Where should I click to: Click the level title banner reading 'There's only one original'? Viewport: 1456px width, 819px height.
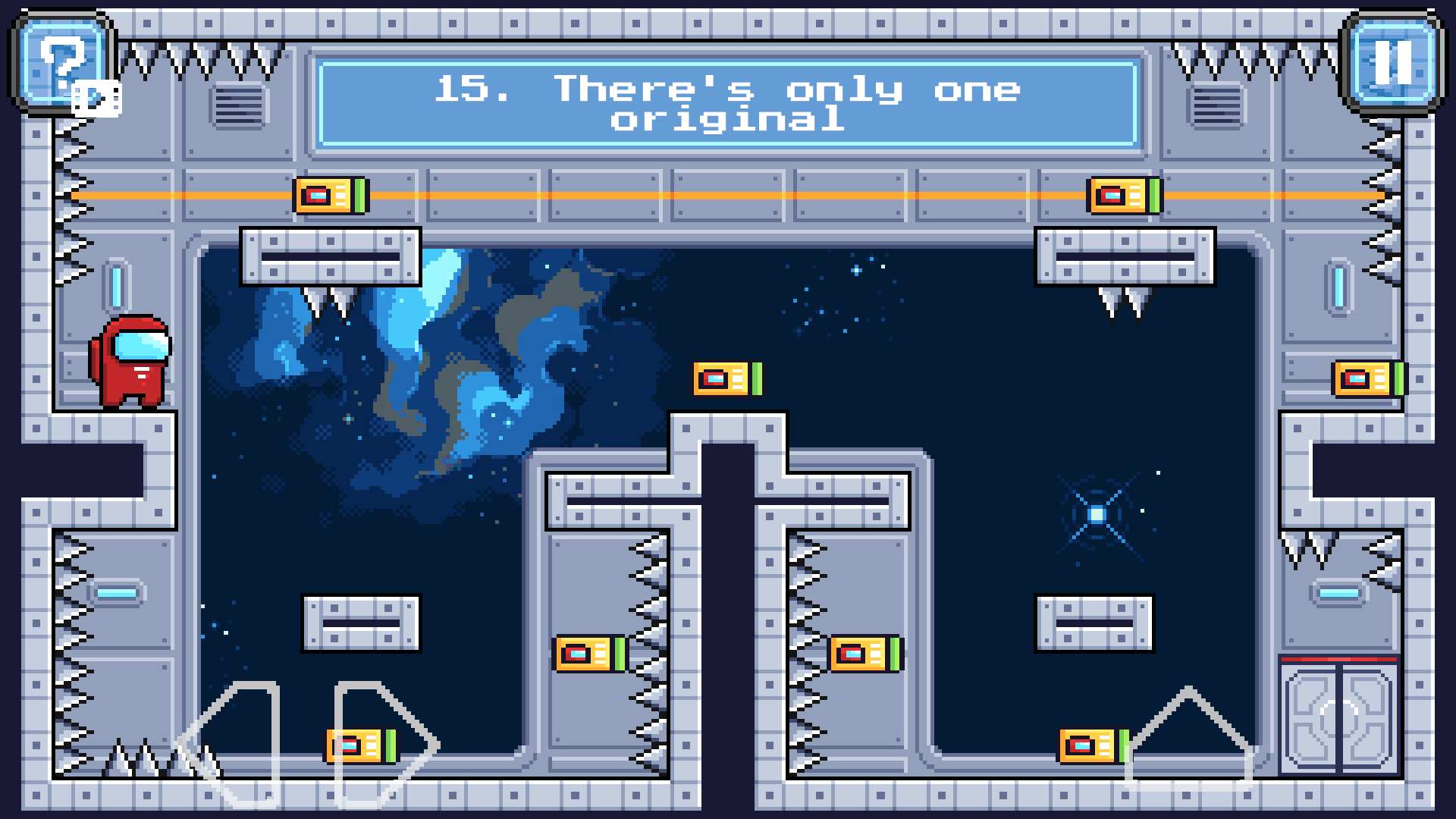[728, 104]
